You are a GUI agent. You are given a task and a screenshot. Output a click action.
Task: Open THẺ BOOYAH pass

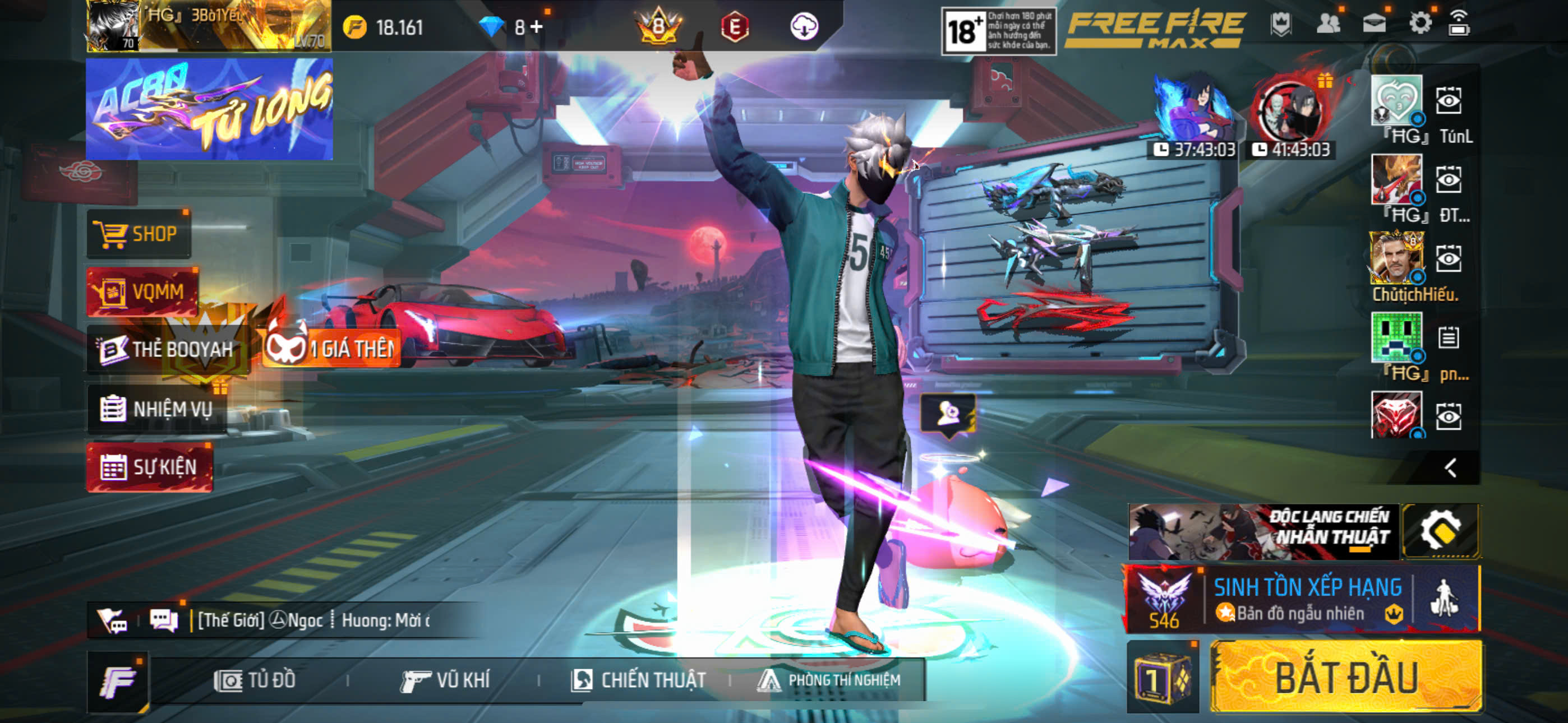point(165,349)
